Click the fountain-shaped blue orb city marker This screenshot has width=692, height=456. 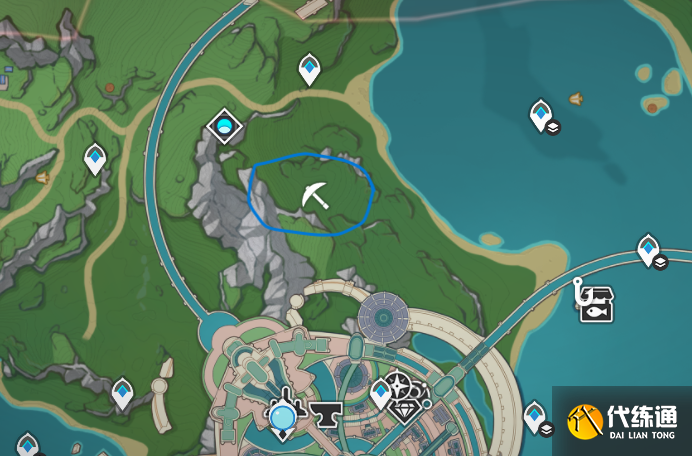[x=283, y=414]
